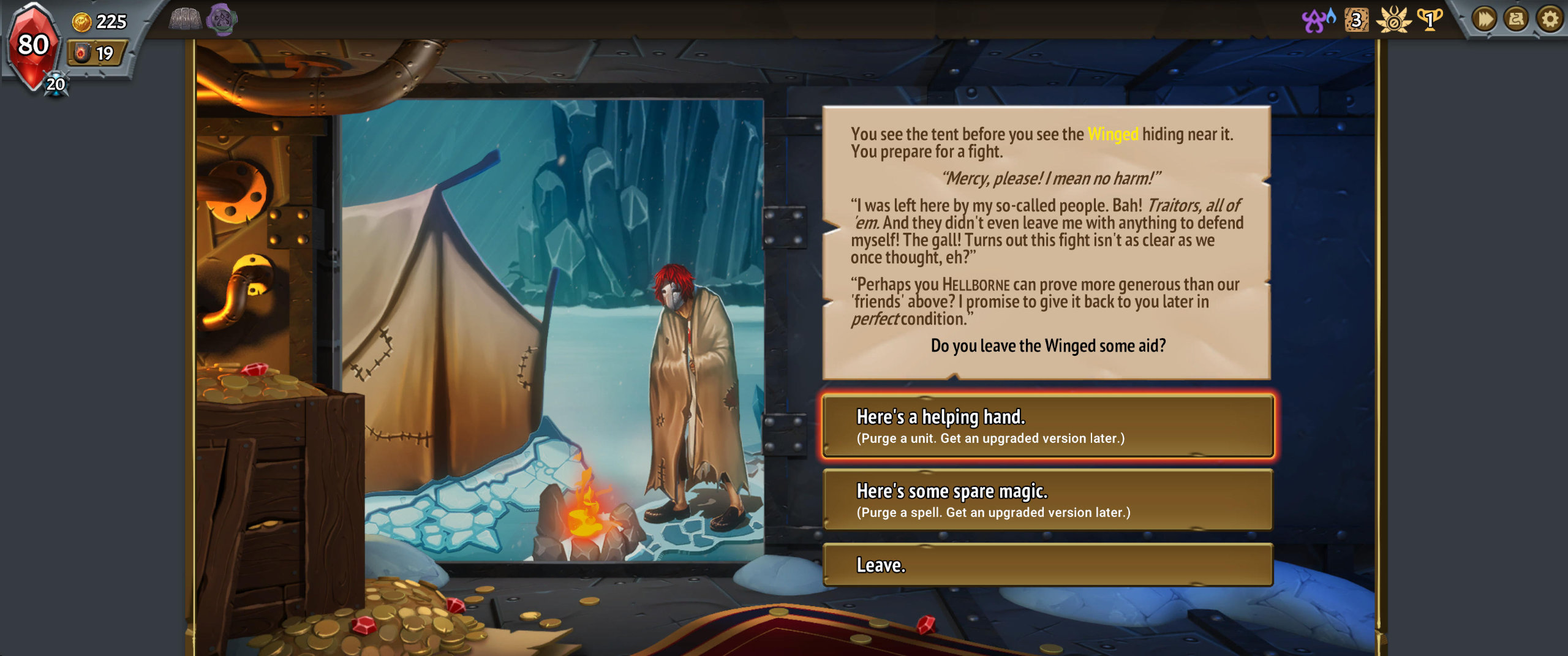1568x656 pixels.
Task: Inspect the gray stone artifact icon
Action: coord(185,20)
